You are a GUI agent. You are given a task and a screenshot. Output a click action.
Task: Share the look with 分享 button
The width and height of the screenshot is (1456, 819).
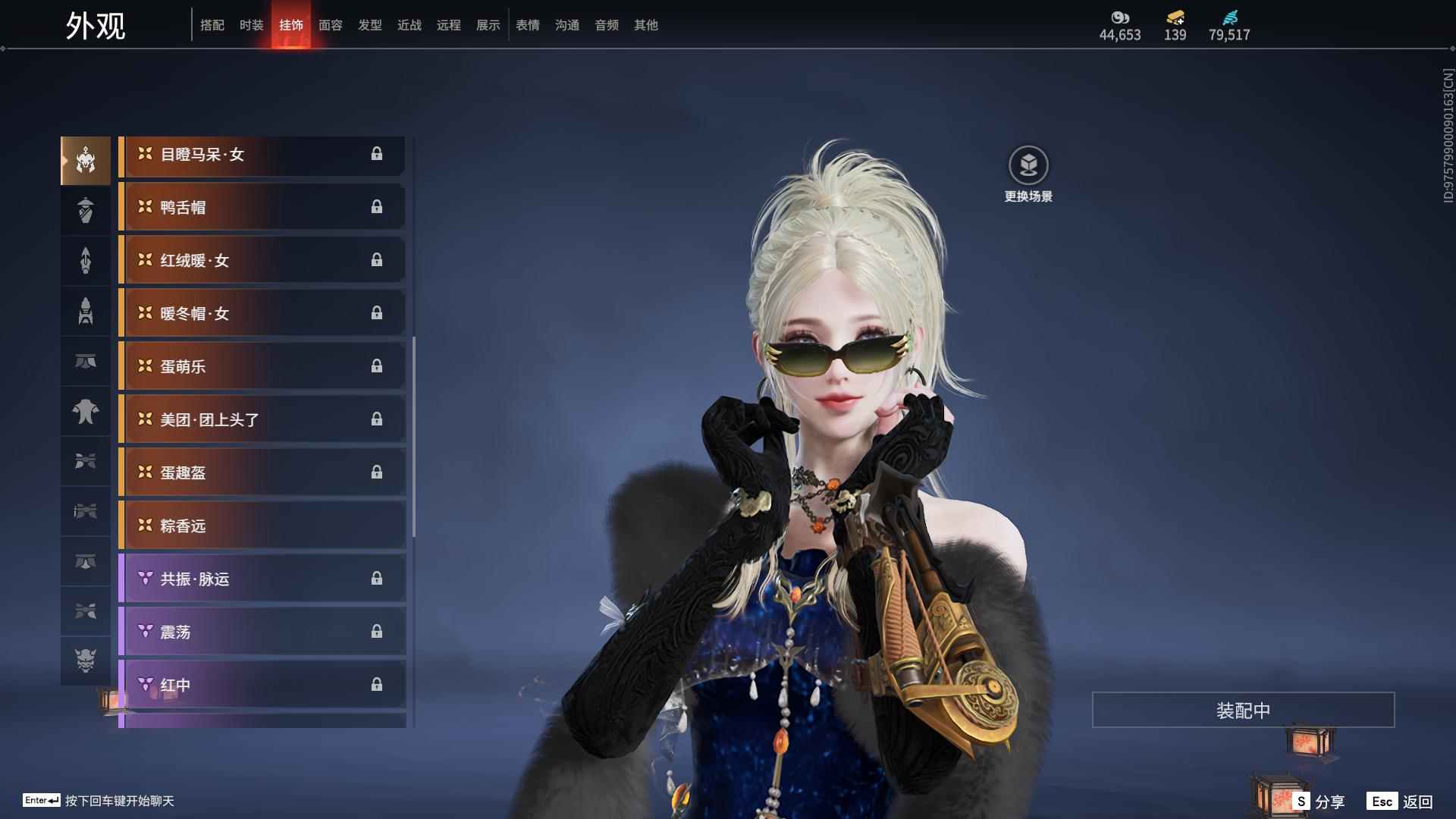(x=1319, y=801)
